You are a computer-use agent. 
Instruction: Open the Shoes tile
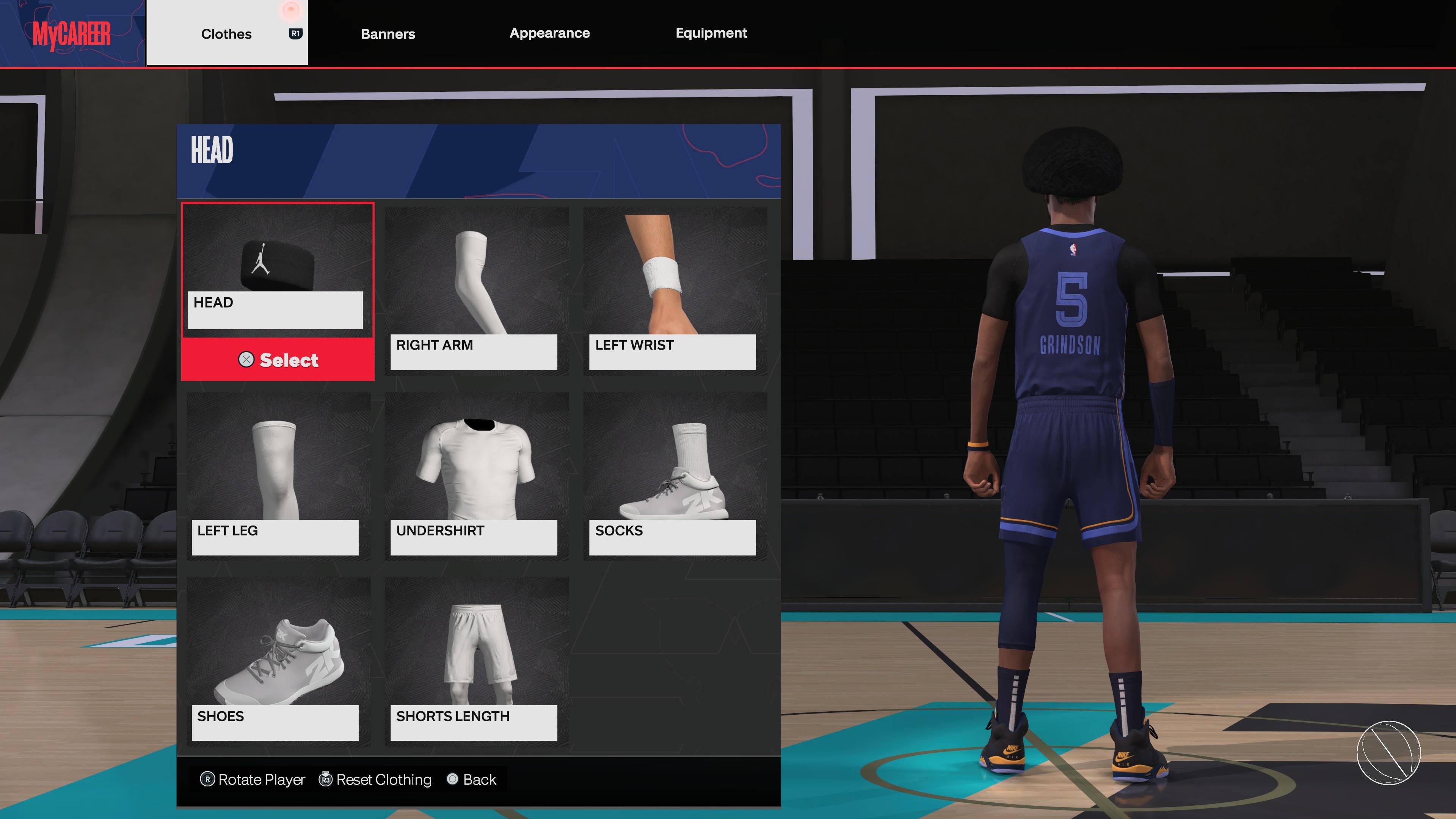pyautogui.click(x=278, y=659)
